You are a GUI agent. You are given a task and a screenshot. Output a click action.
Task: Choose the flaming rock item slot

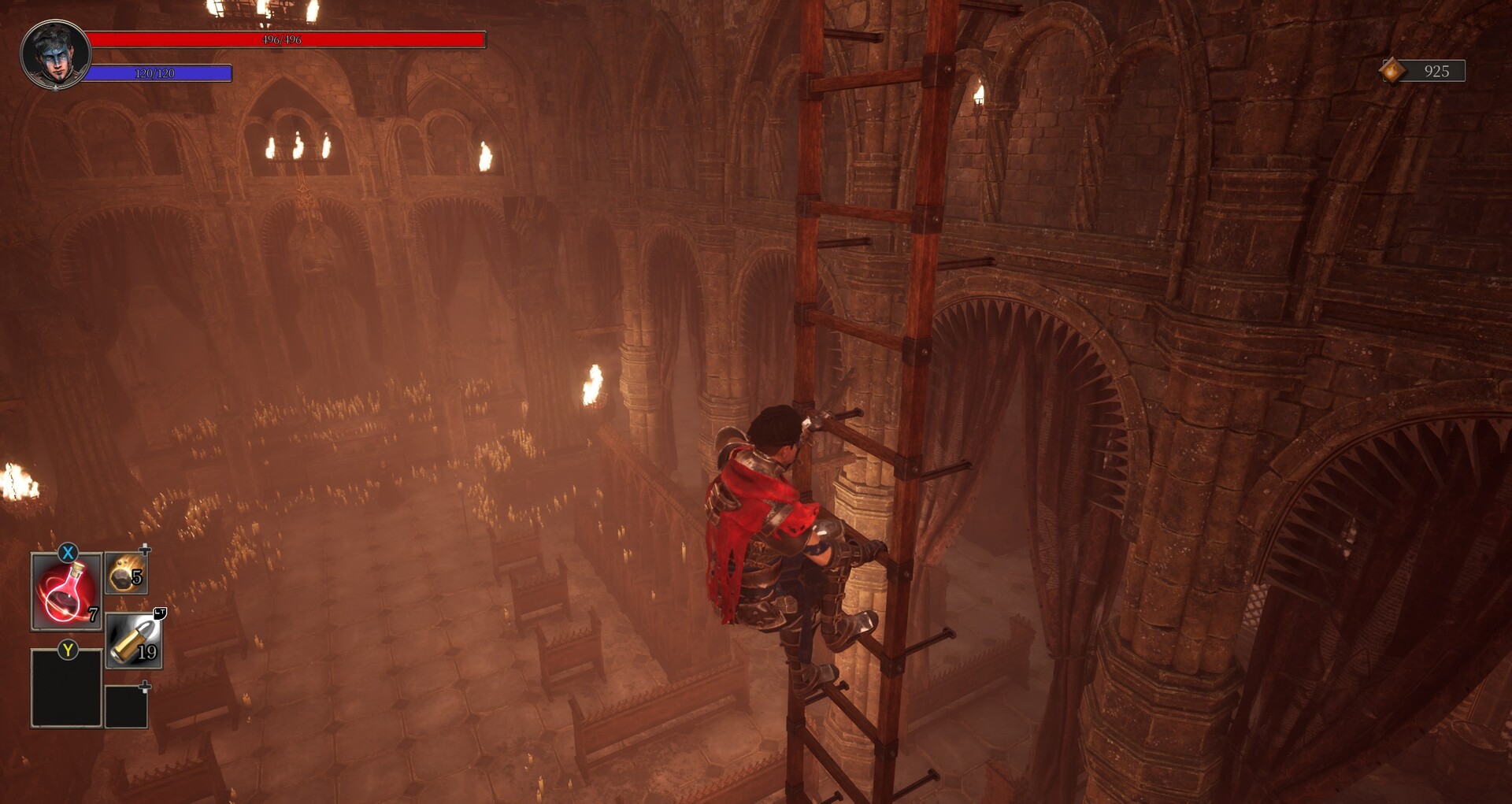126,573
